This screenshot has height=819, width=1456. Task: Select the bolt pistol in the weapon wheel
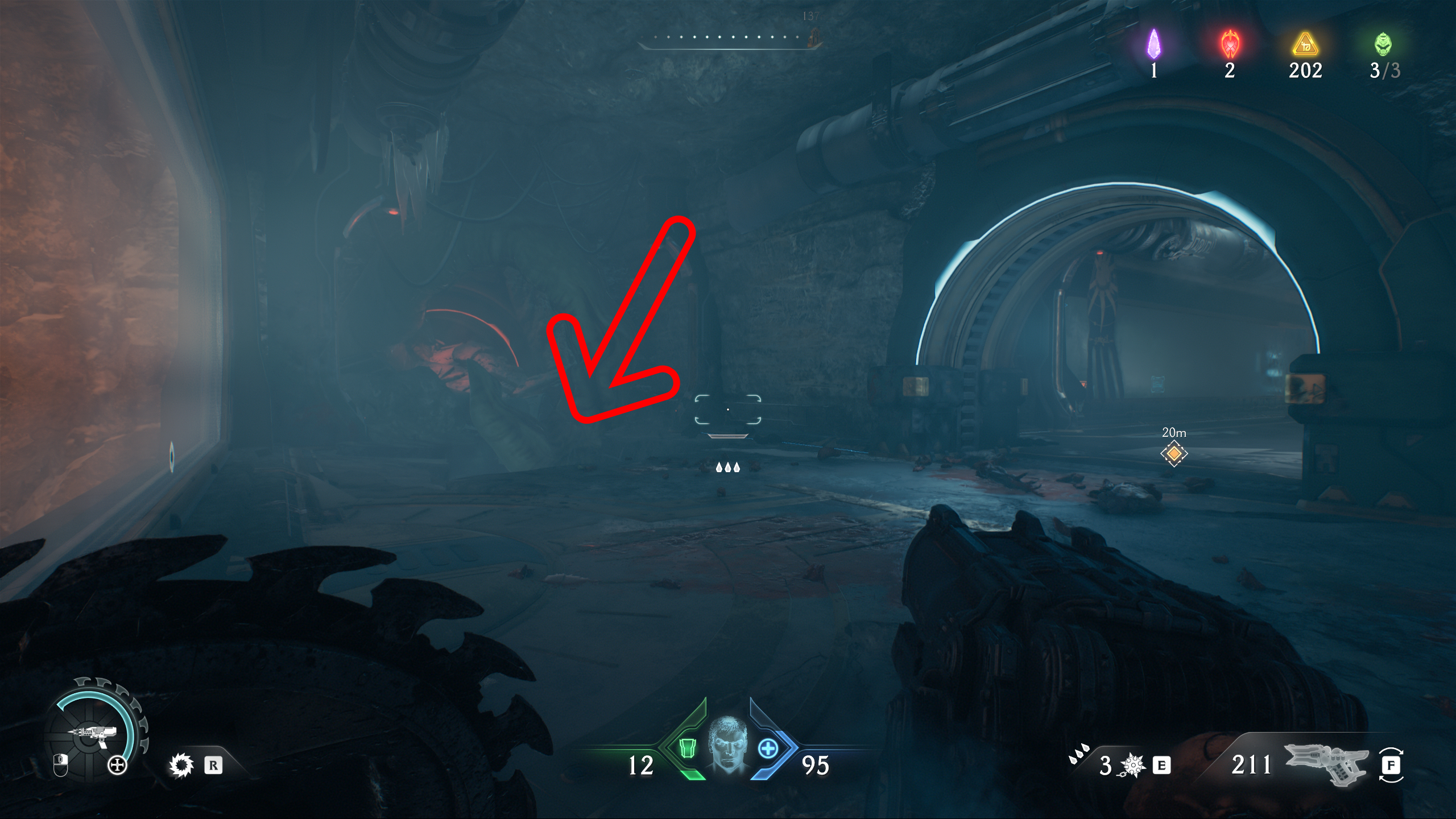click(94, 734)
